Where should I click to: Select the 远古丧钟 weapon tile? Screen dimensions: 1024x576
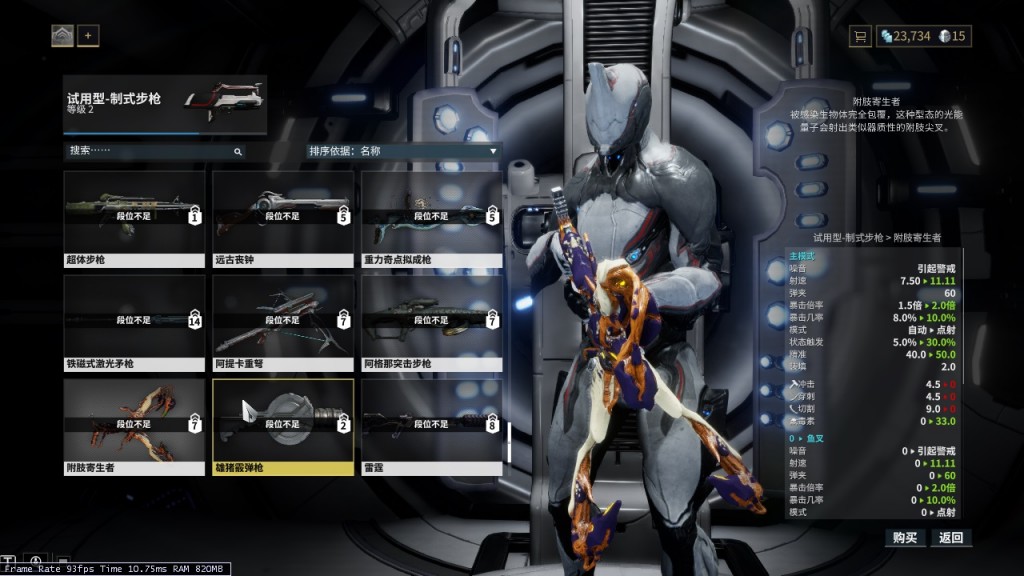click(283, 218)
